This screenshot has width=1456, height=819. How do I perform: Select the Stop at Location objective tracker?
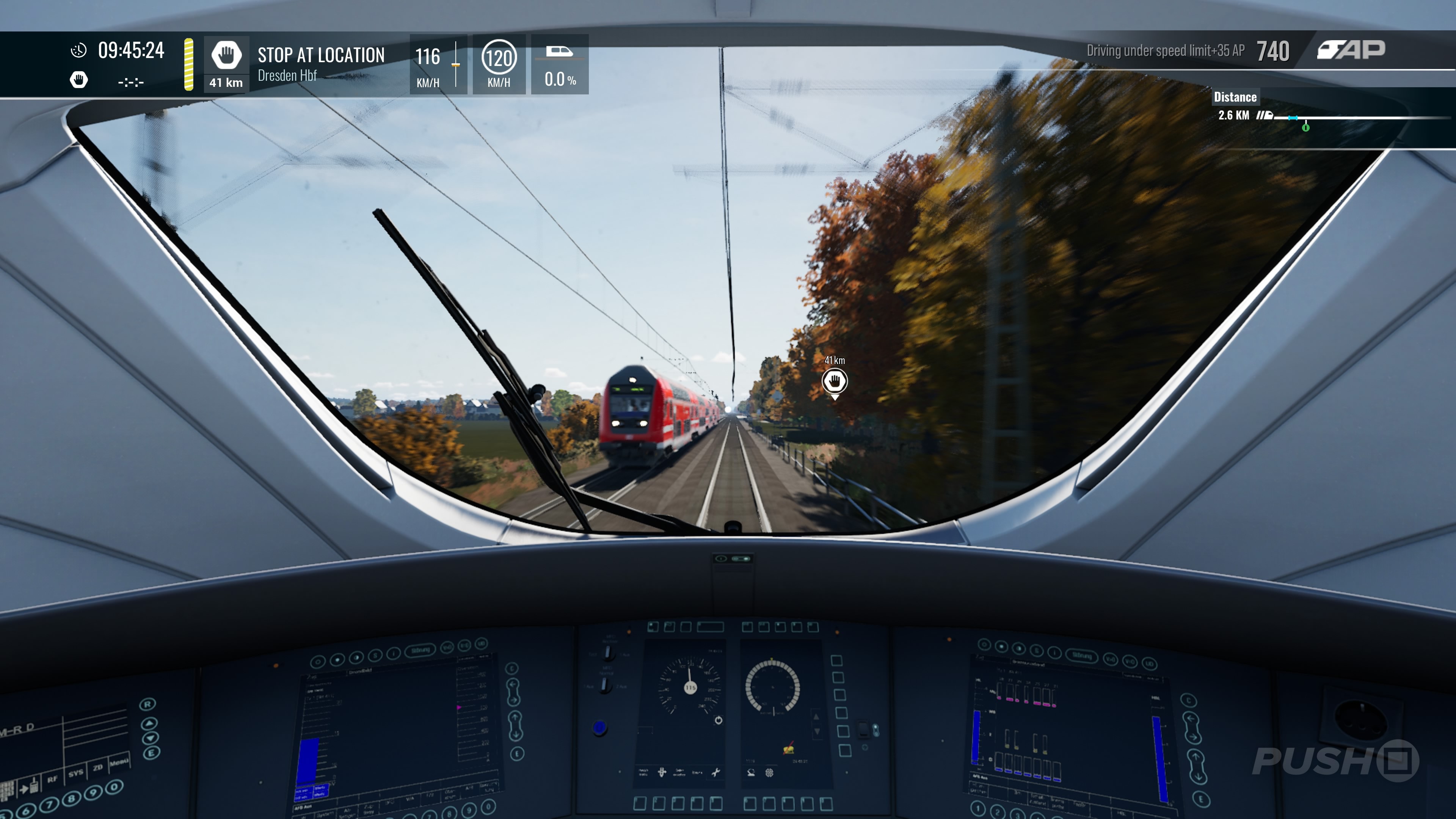(x=320, y=63)
